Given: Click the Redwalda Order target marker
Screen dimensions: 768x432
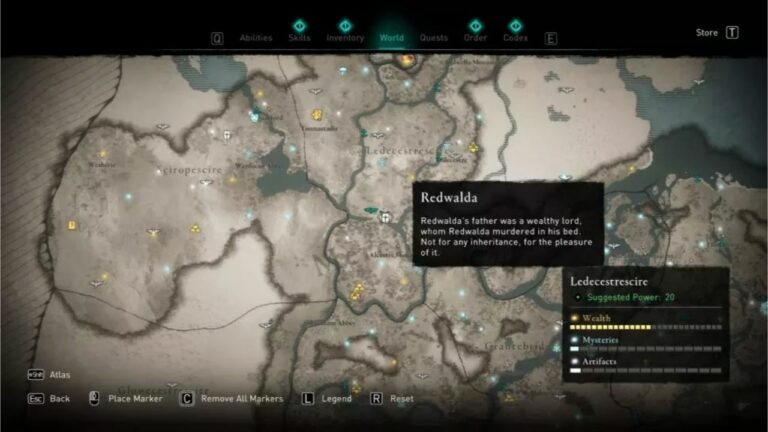Looking at the screenshot, I should (384, 214).
